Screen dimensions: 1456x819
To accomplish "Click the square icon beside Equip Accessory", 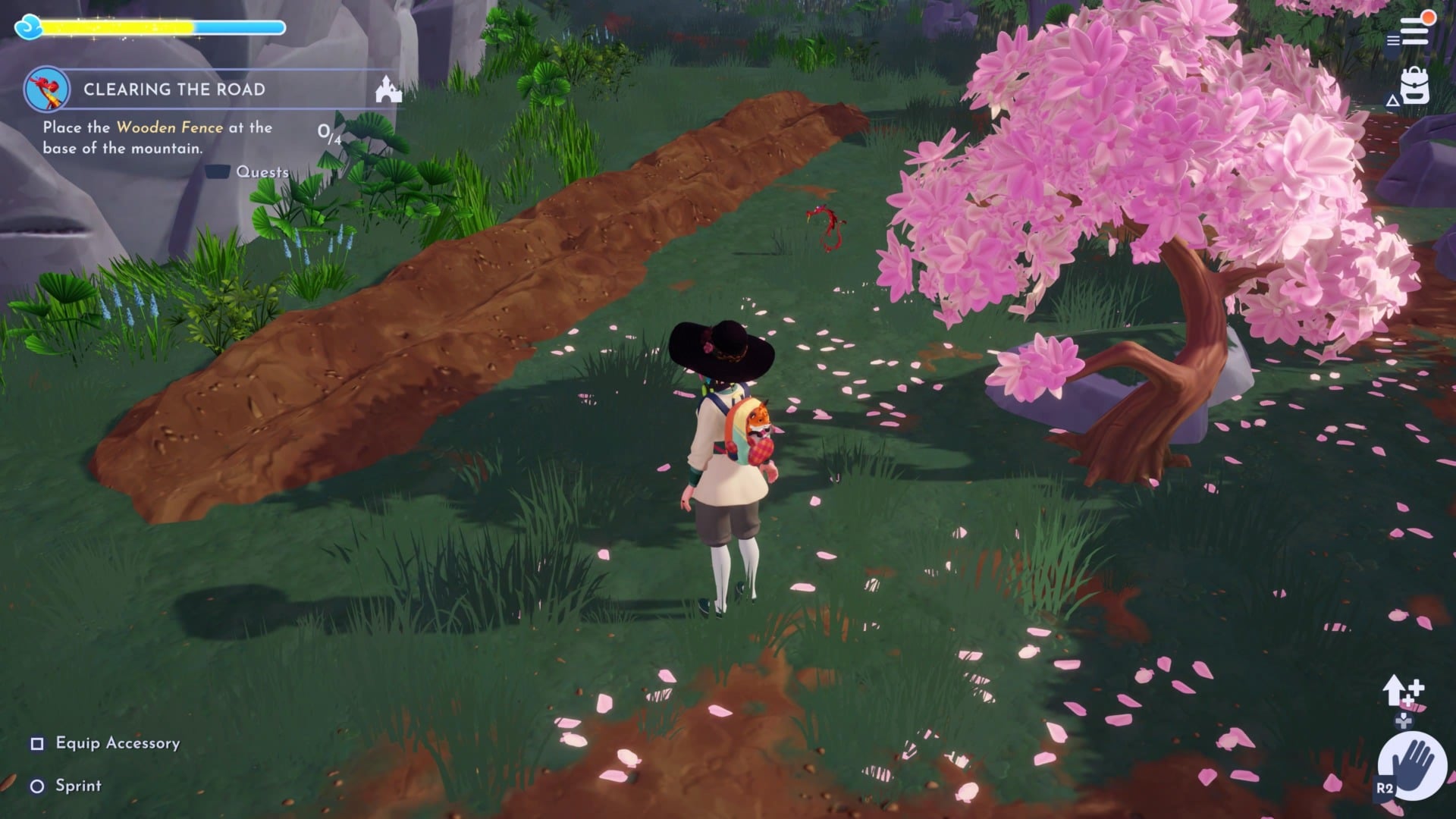I will (36, 744).
